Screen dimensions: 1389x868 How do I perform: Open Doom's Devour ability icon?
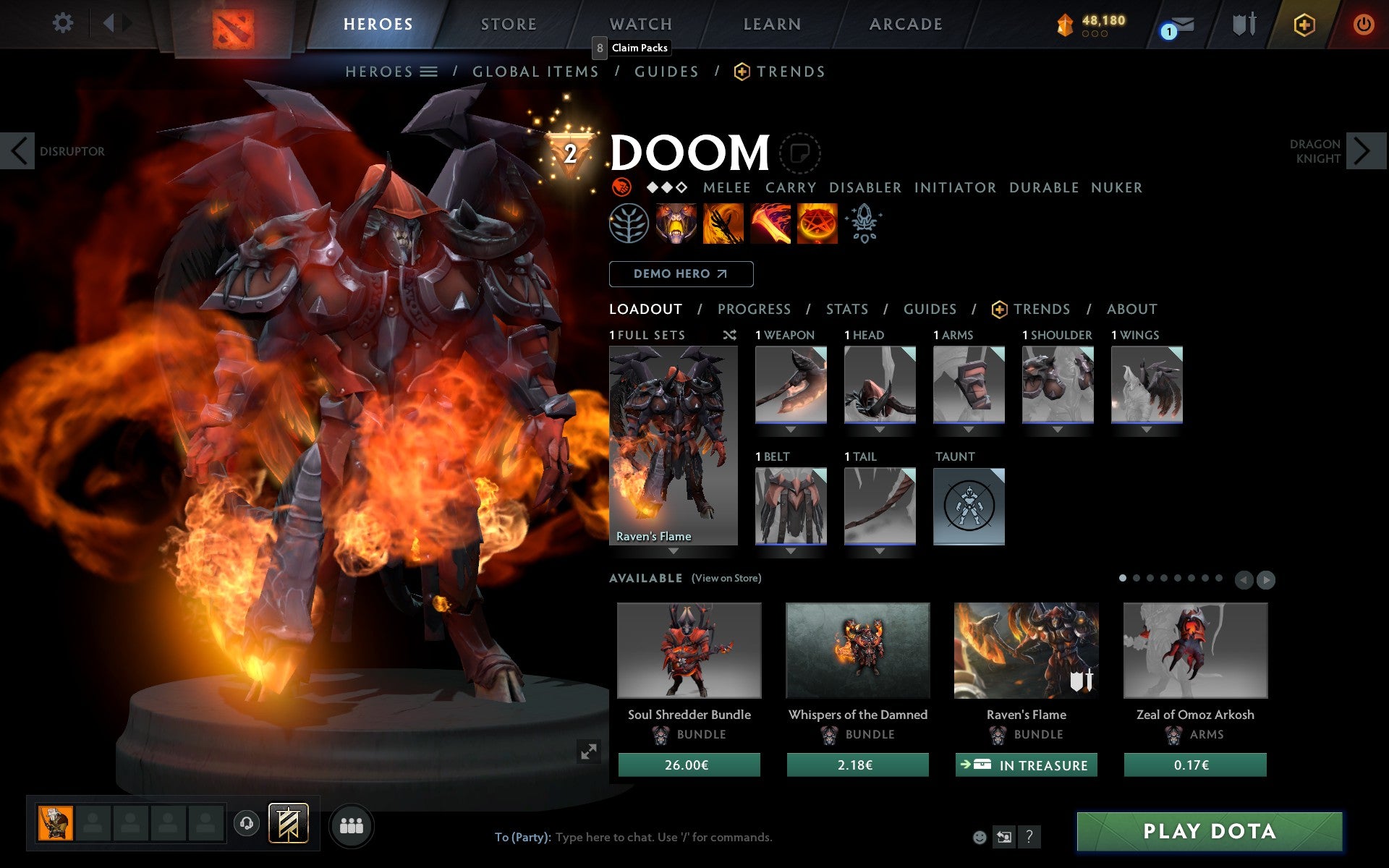pos(676,224)
